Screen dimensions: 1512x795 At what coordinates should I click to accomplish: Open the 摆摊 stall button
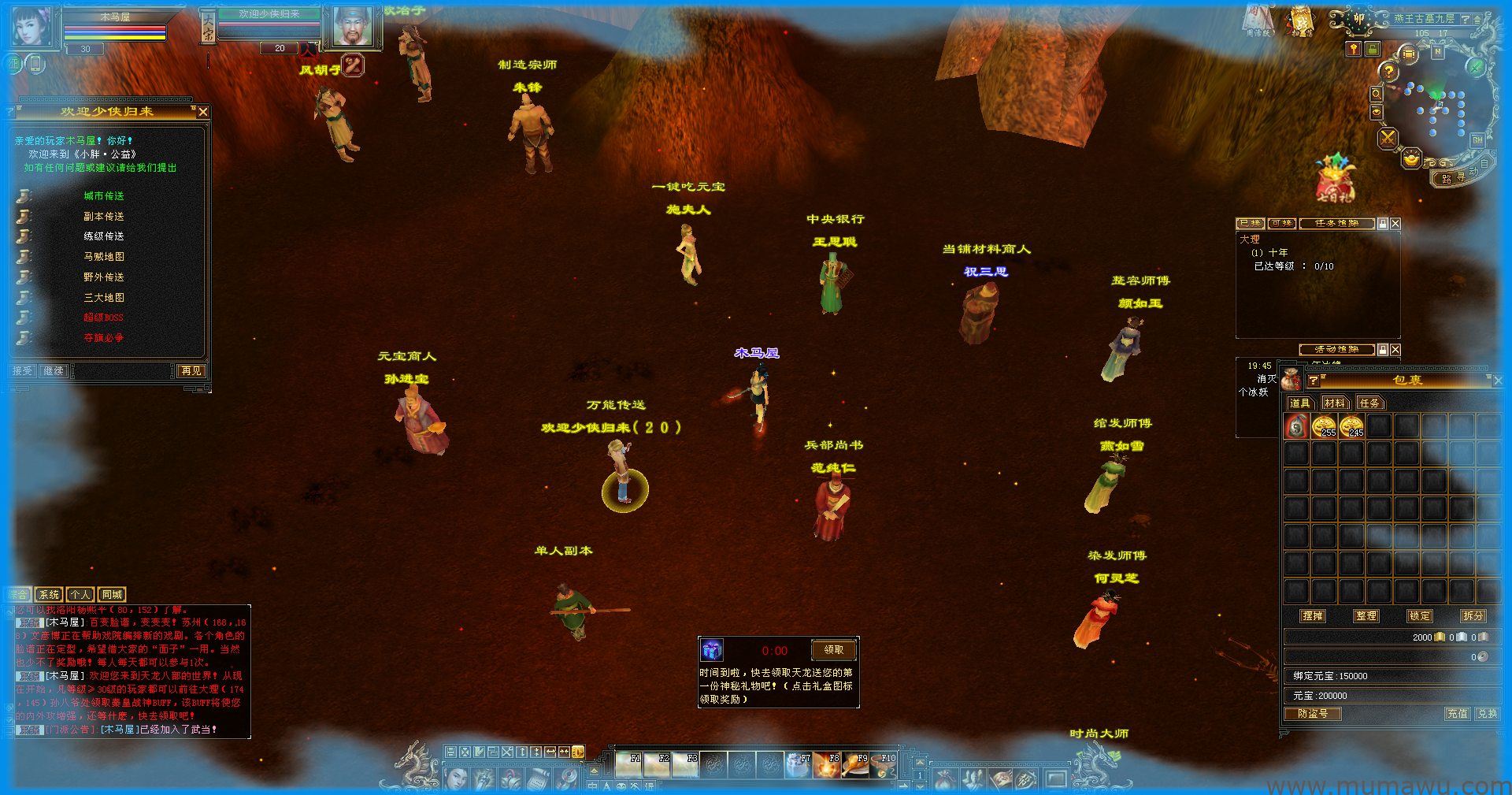point(1313,616)
